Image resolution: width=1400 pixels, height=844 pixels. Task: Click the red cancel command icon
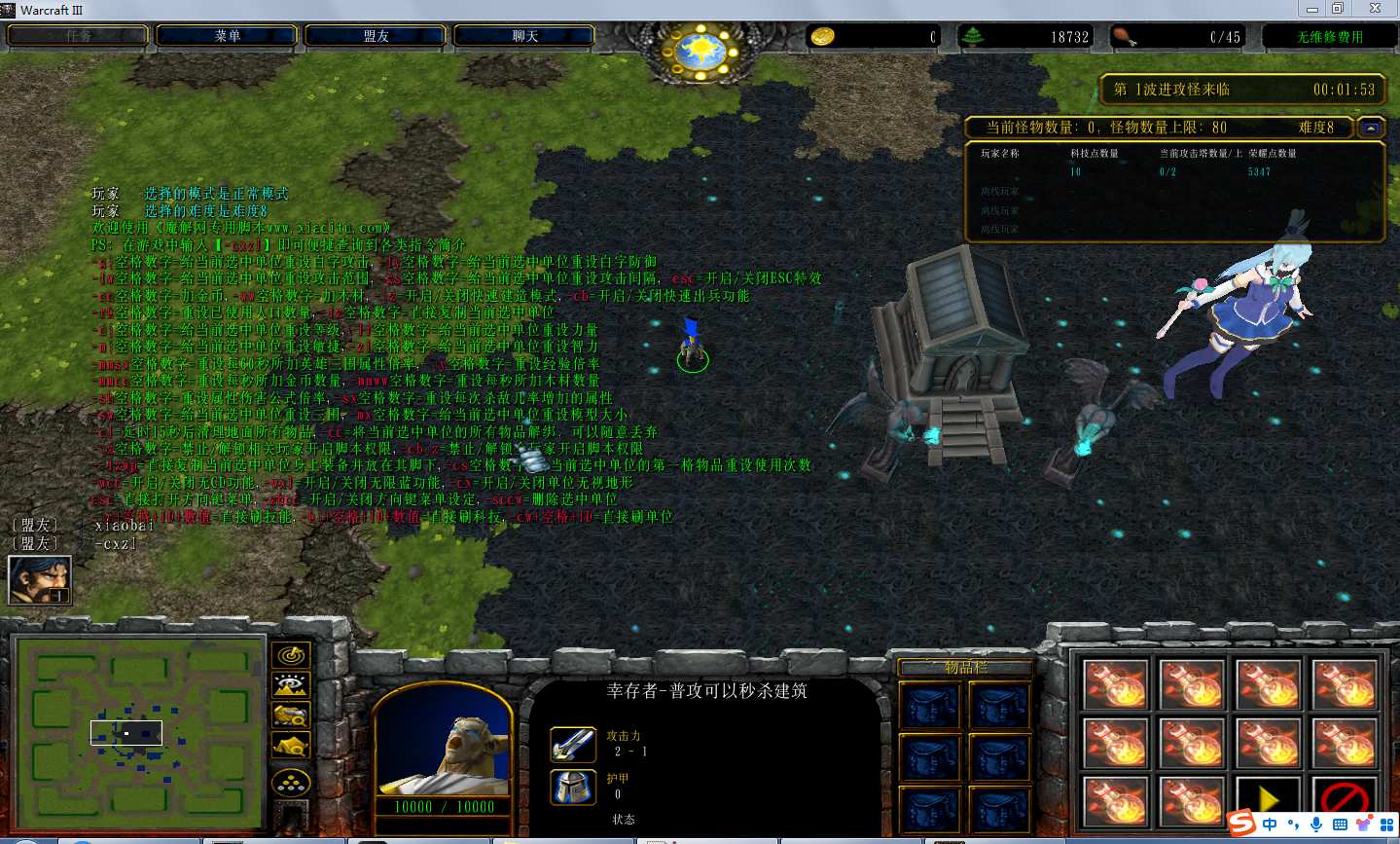1345,800
